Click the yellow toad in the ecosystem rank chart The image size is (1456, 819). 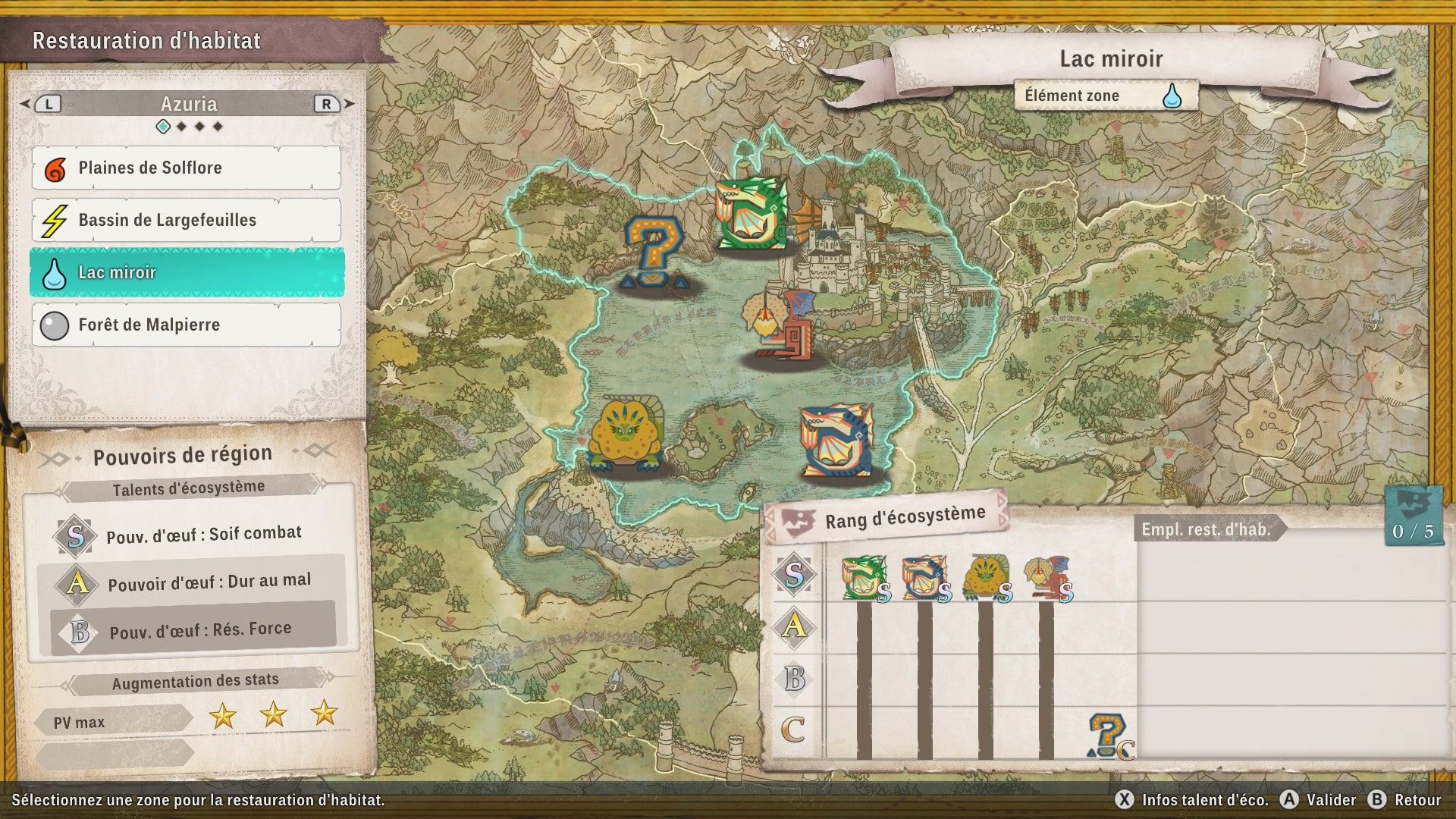click(985, 577)
